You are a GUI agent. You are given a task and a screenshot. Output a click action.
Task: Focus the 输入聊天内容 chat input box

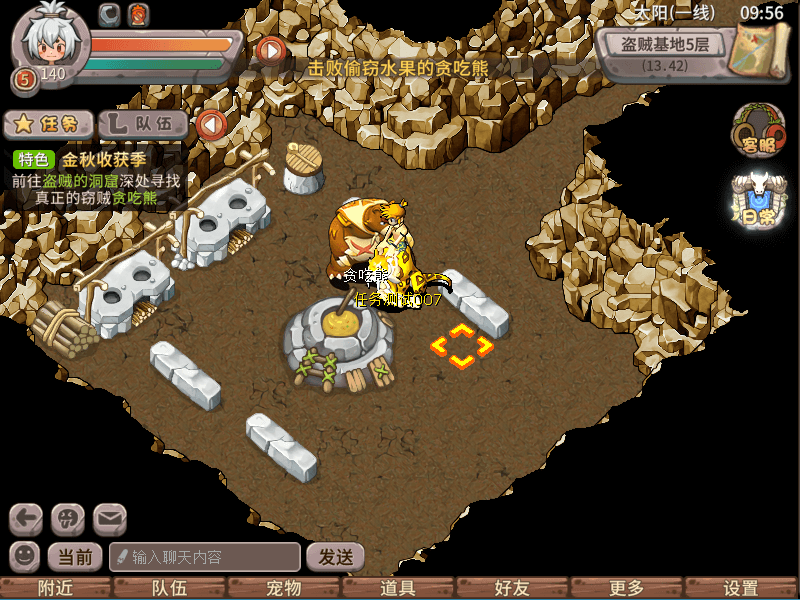tap(205, 557)
